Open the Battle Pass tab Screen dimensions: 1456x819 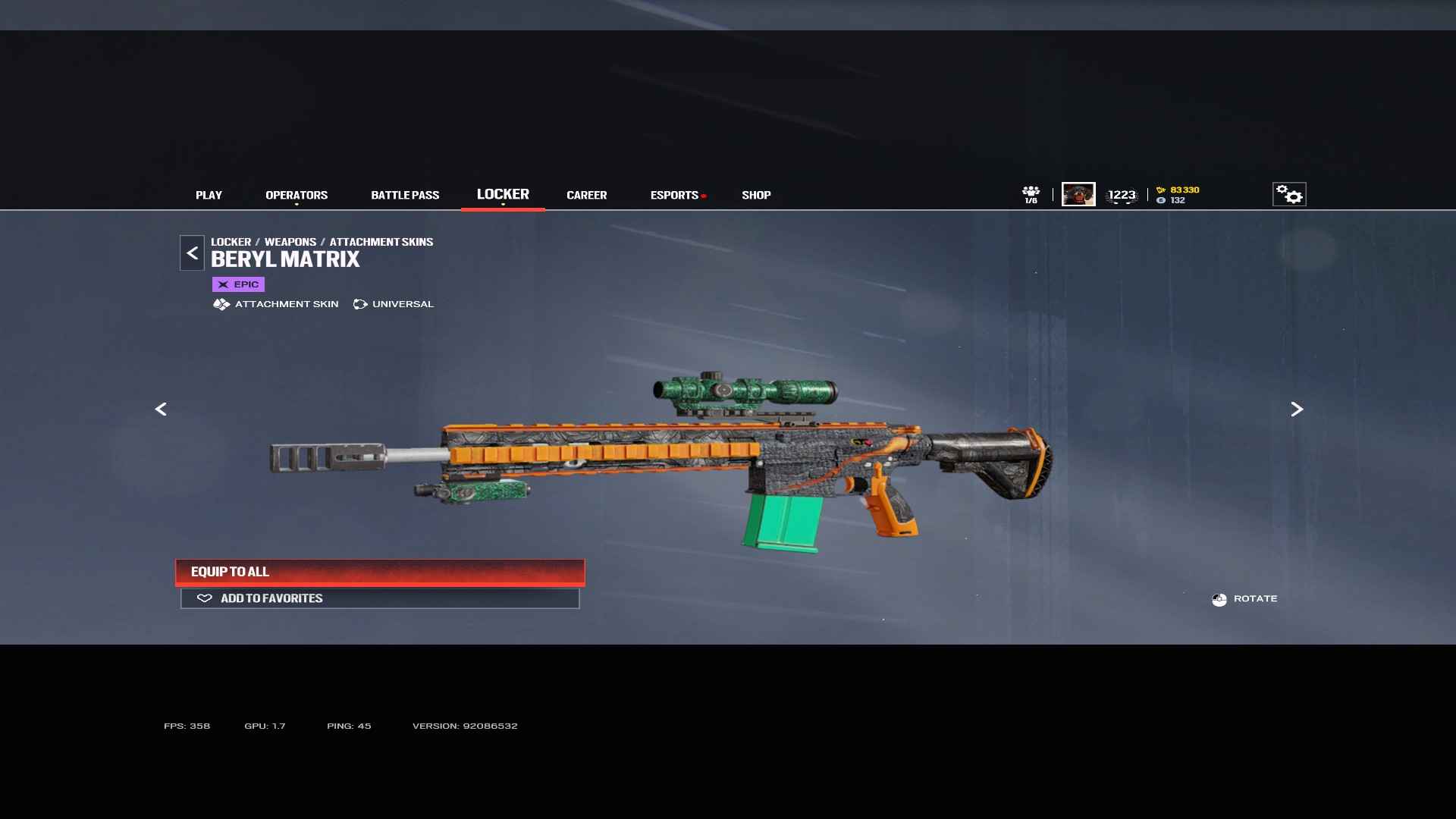405,196
